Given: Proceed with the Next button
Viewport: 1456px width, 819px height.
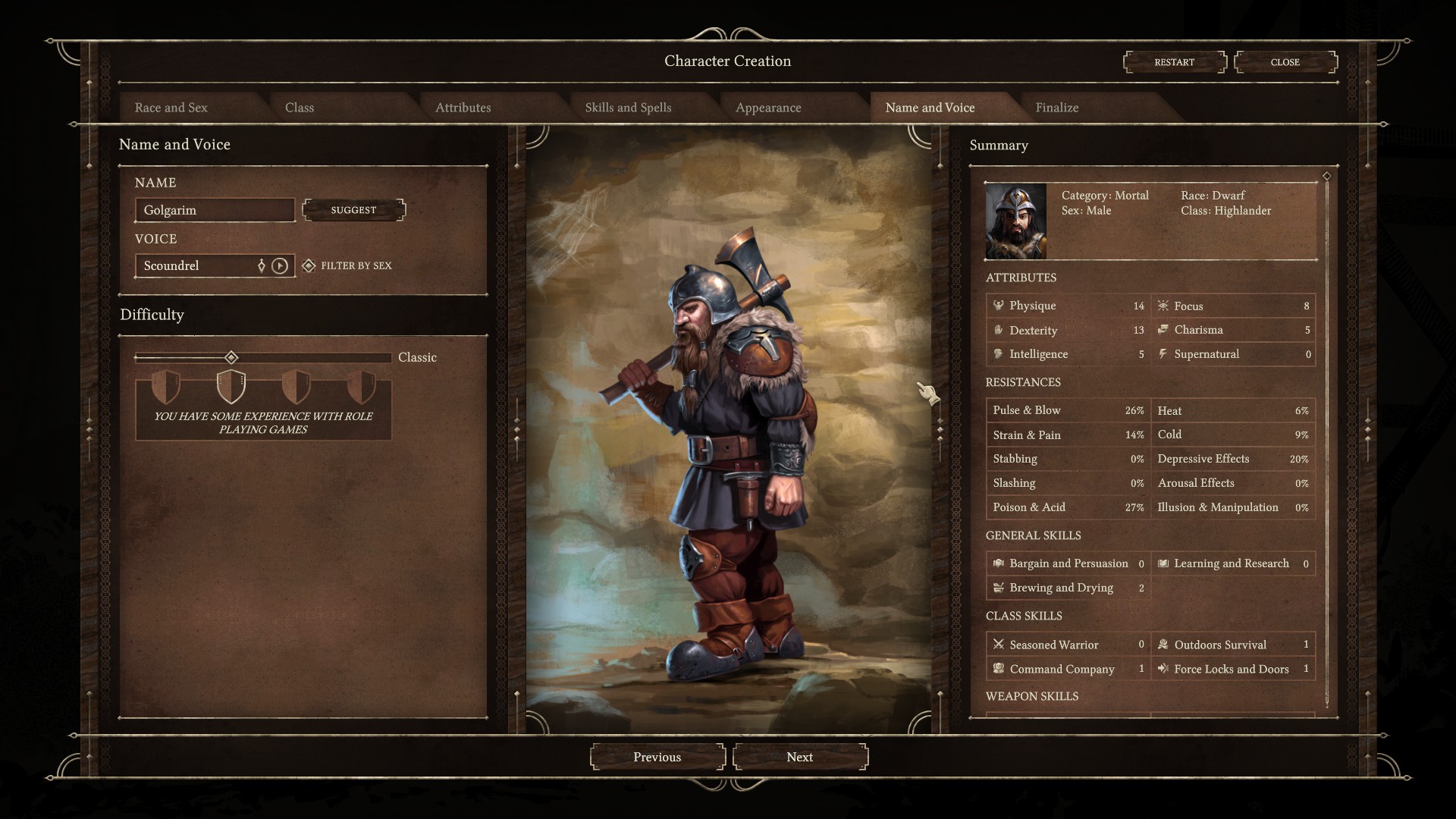Looking at the screenshot, I should pos(799,757).
